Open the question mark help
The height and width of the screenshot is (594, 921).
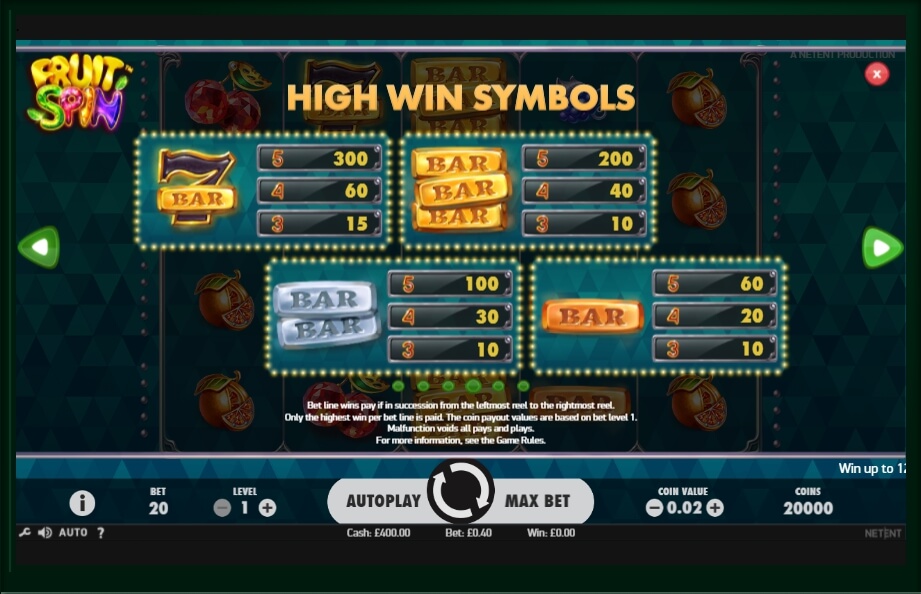click(x=100, y=533)
